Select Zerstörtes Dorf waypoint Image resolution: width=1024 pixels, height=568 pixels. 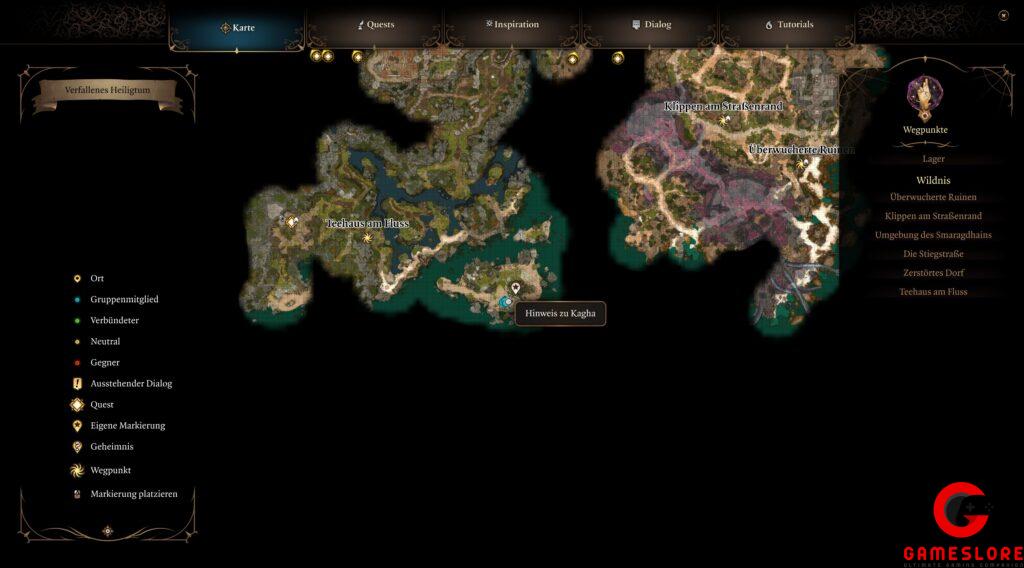933,273
